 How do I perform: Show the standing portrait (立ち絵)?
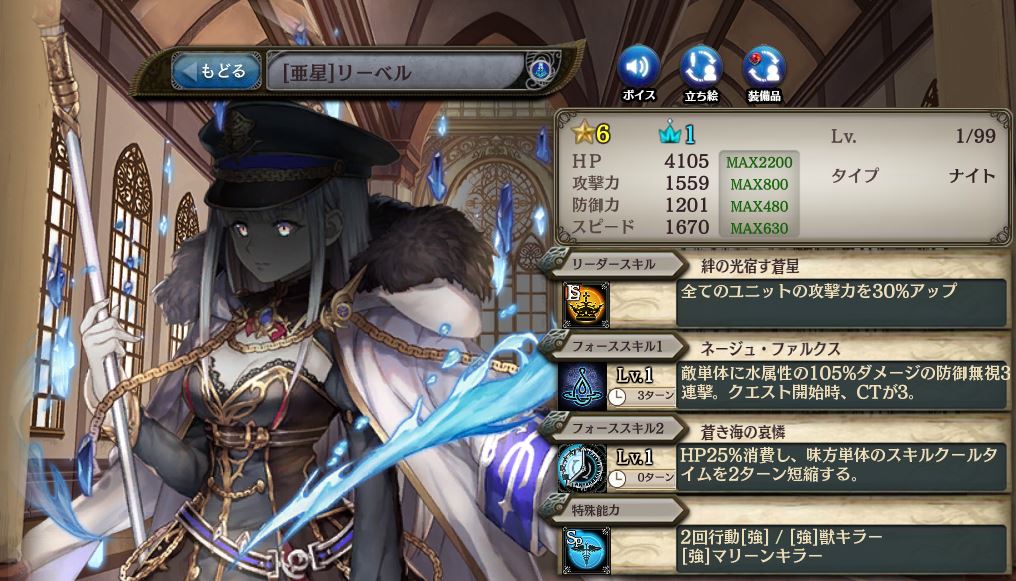tap(701, 68)
